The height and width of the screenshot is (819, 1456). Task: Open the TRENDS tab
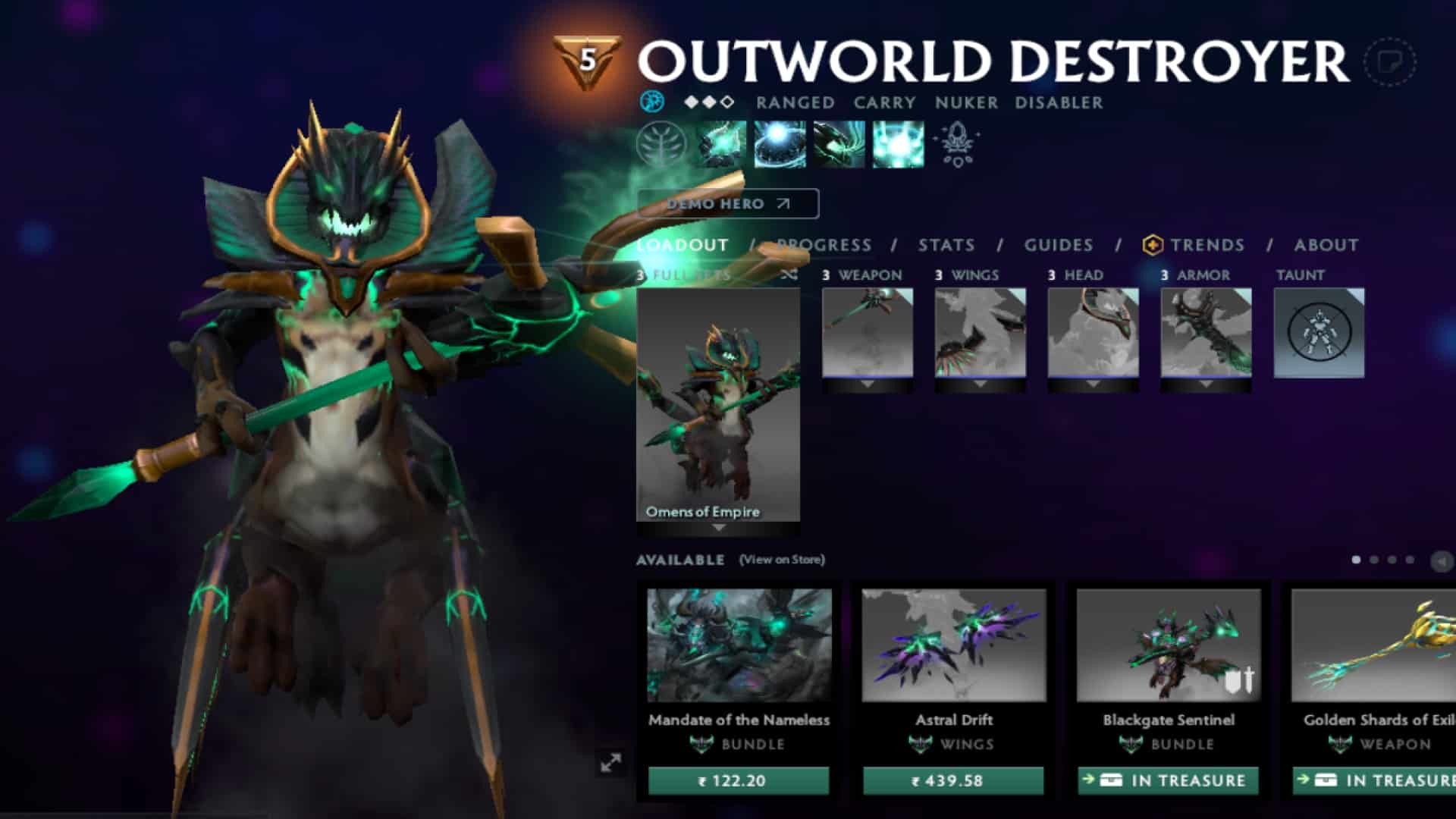pos(1206,245)
